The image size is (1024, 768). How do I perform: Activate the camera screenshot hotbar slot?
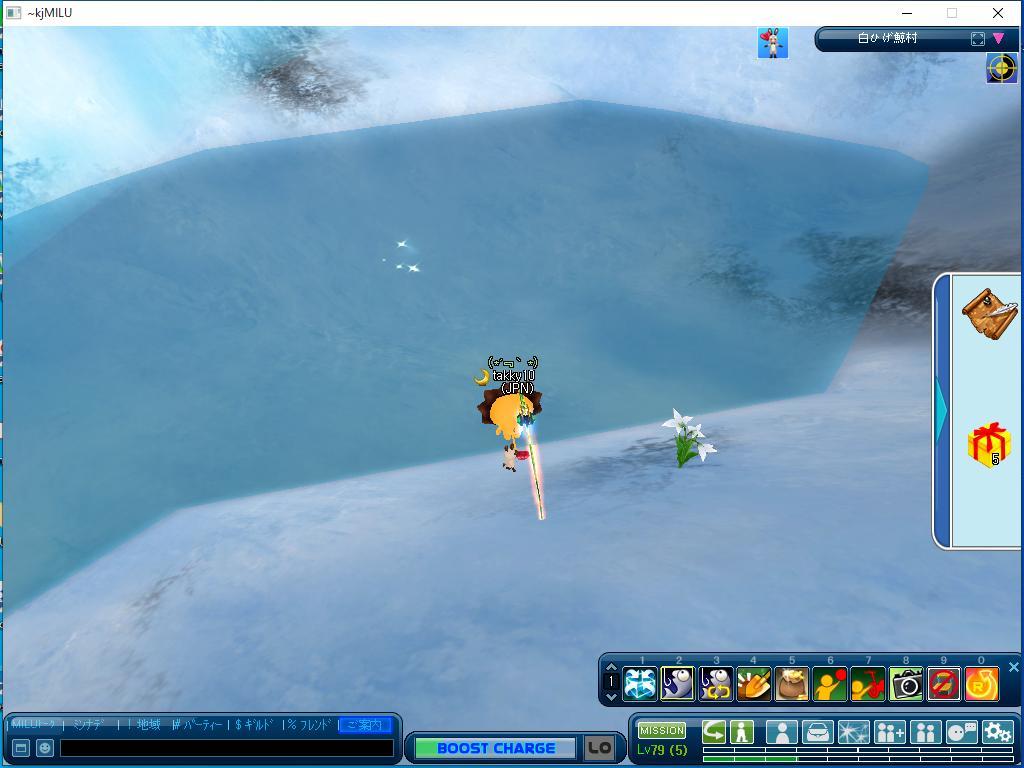point(906,685)
